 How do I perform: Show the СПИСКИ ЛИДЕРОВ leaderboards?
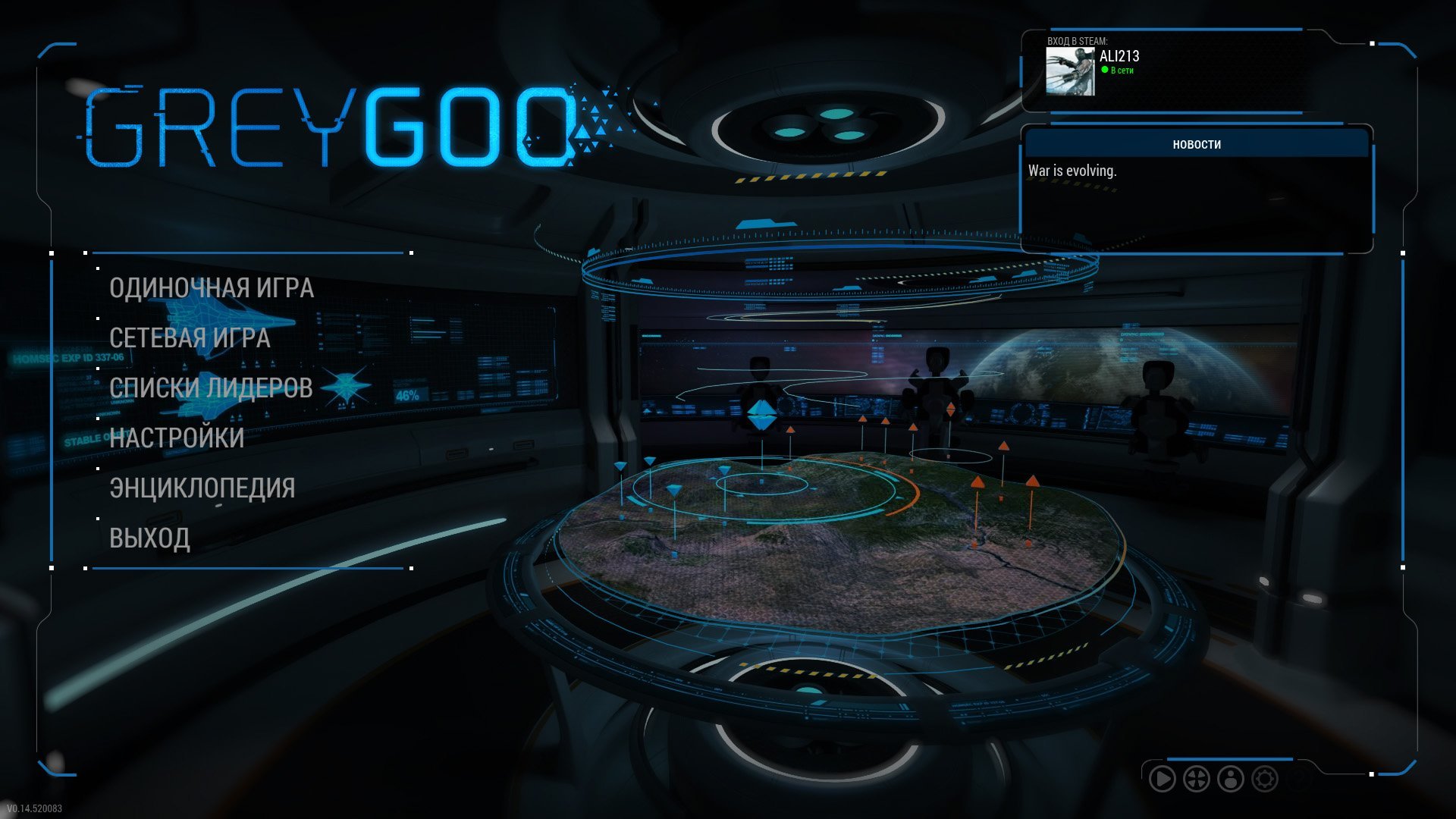[x=211, y=388]
